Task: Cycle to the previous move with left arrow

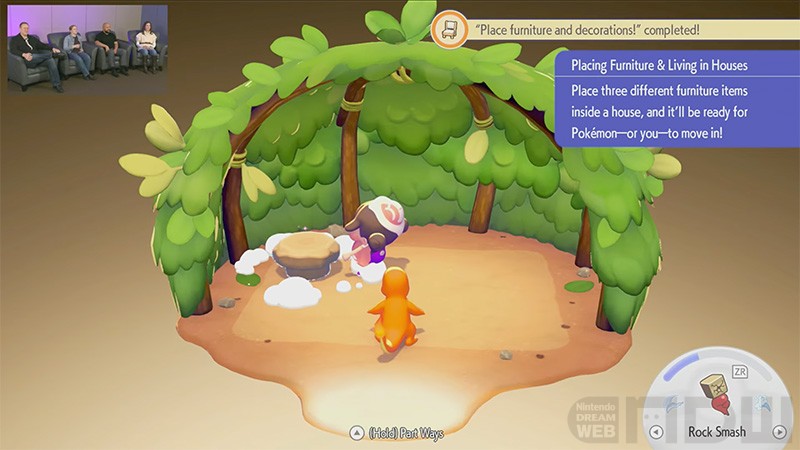Action: (x=656, y=433)
